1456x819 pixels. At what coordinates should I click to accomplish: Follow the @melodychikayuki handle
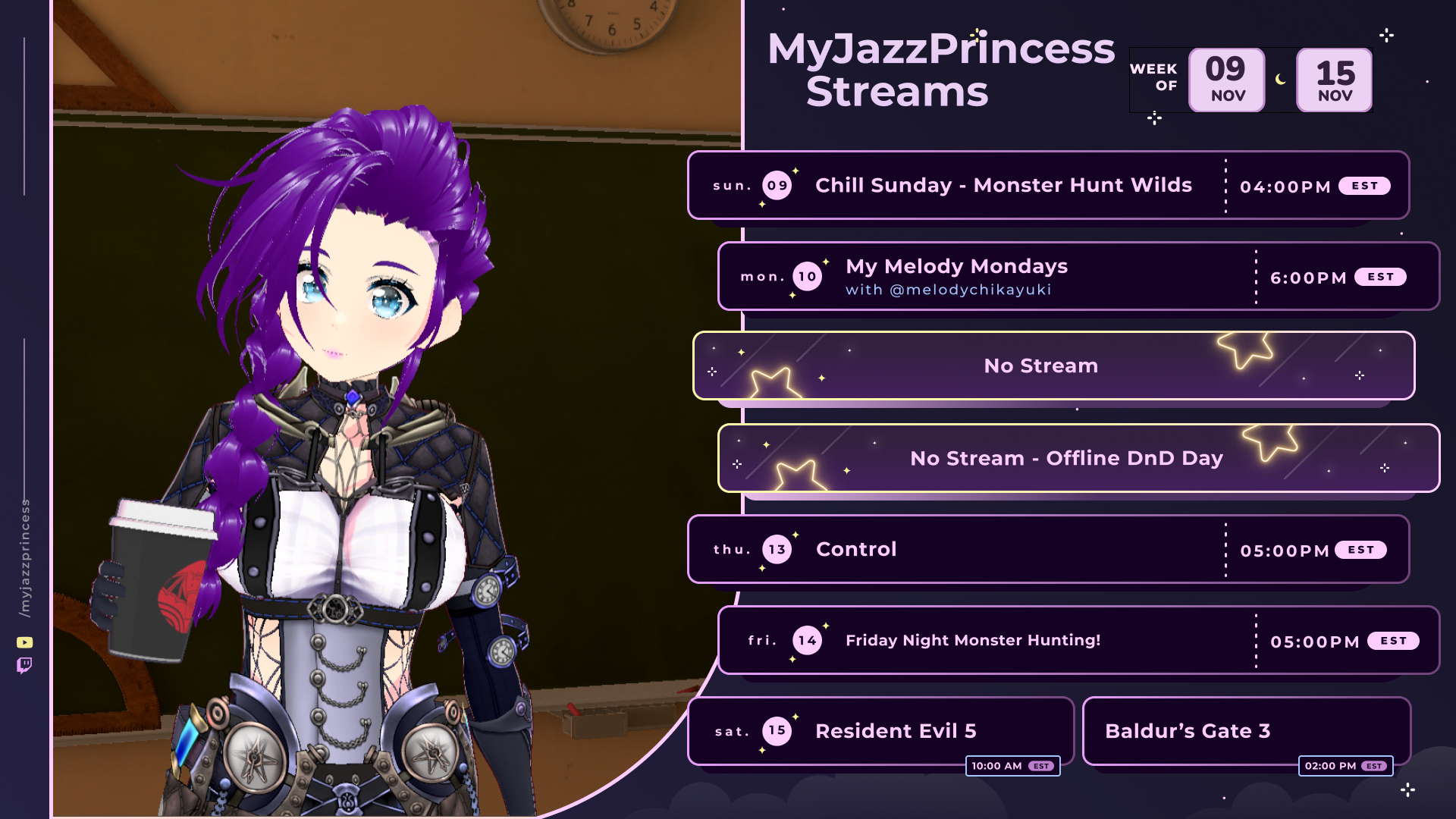point(970,290)
